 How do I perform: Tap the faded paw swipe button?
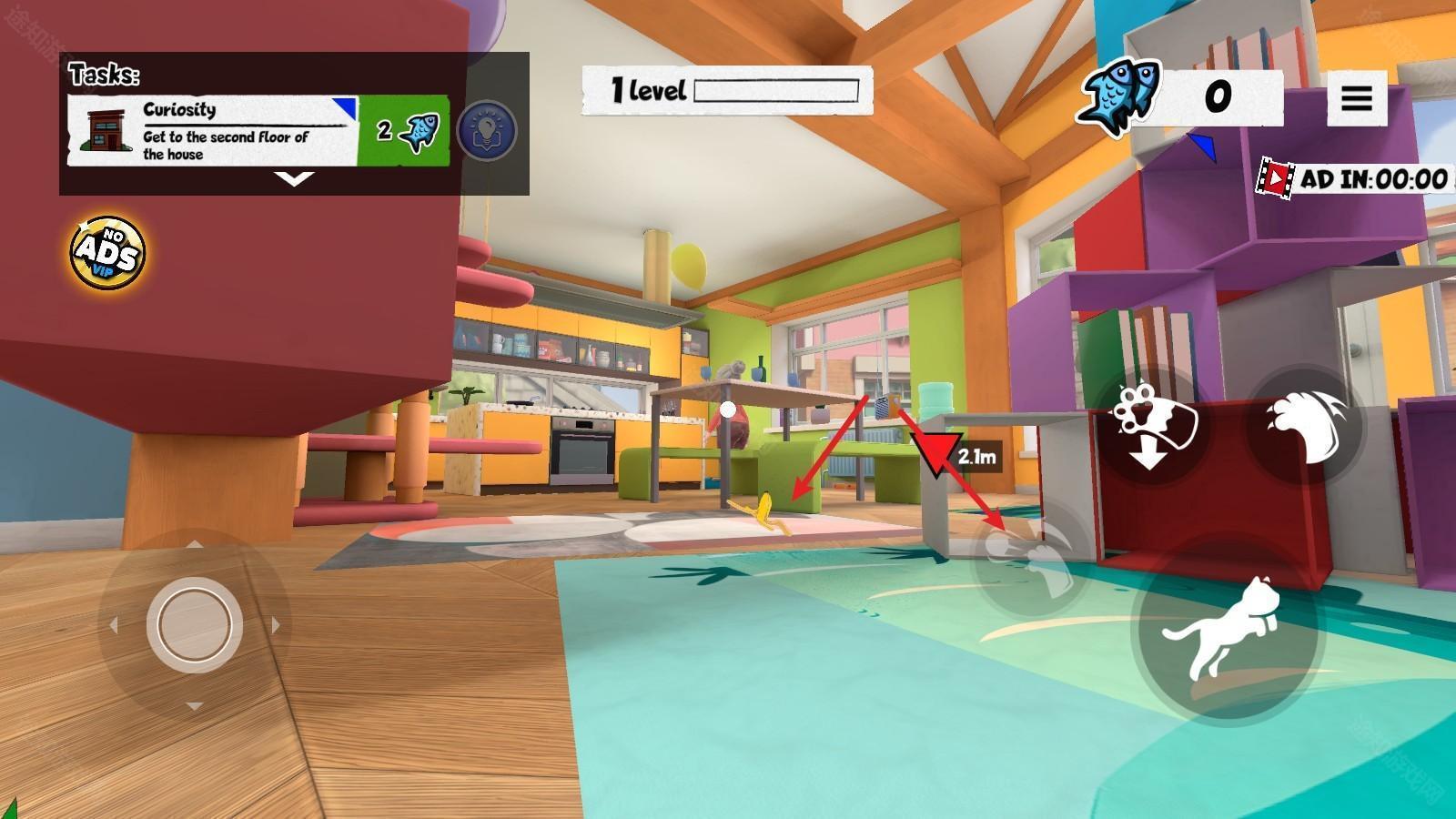tap(1026, 560)
